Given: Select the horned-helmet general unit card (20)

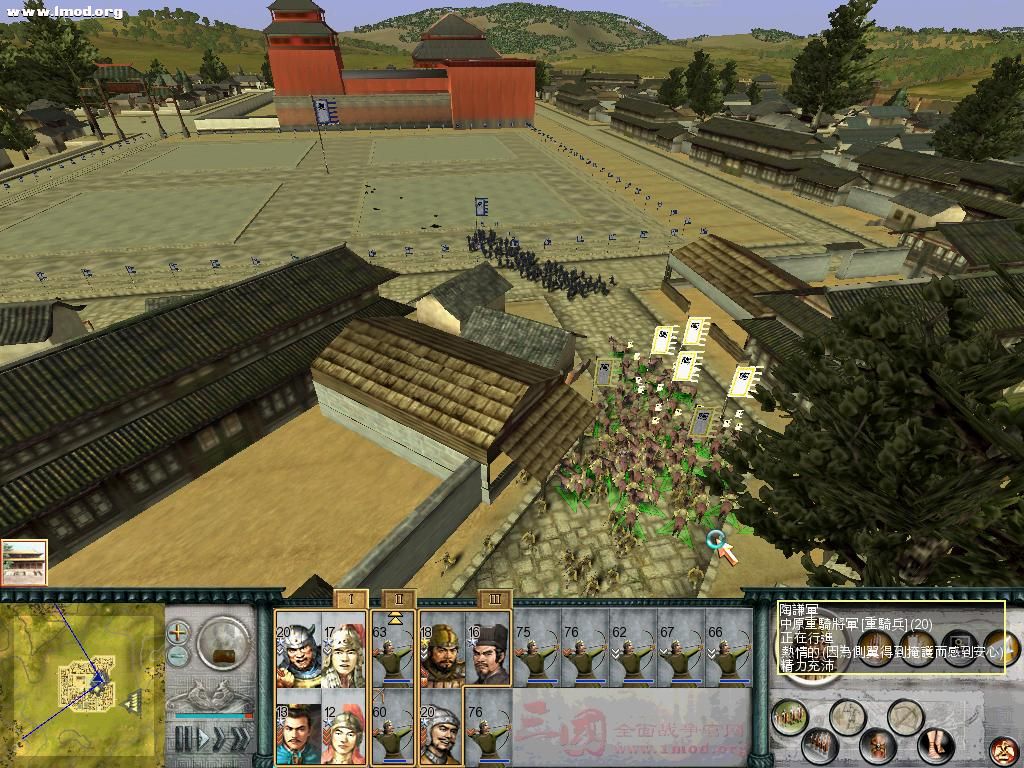Looking at the screenshot, I should click(x=298, y=648).
